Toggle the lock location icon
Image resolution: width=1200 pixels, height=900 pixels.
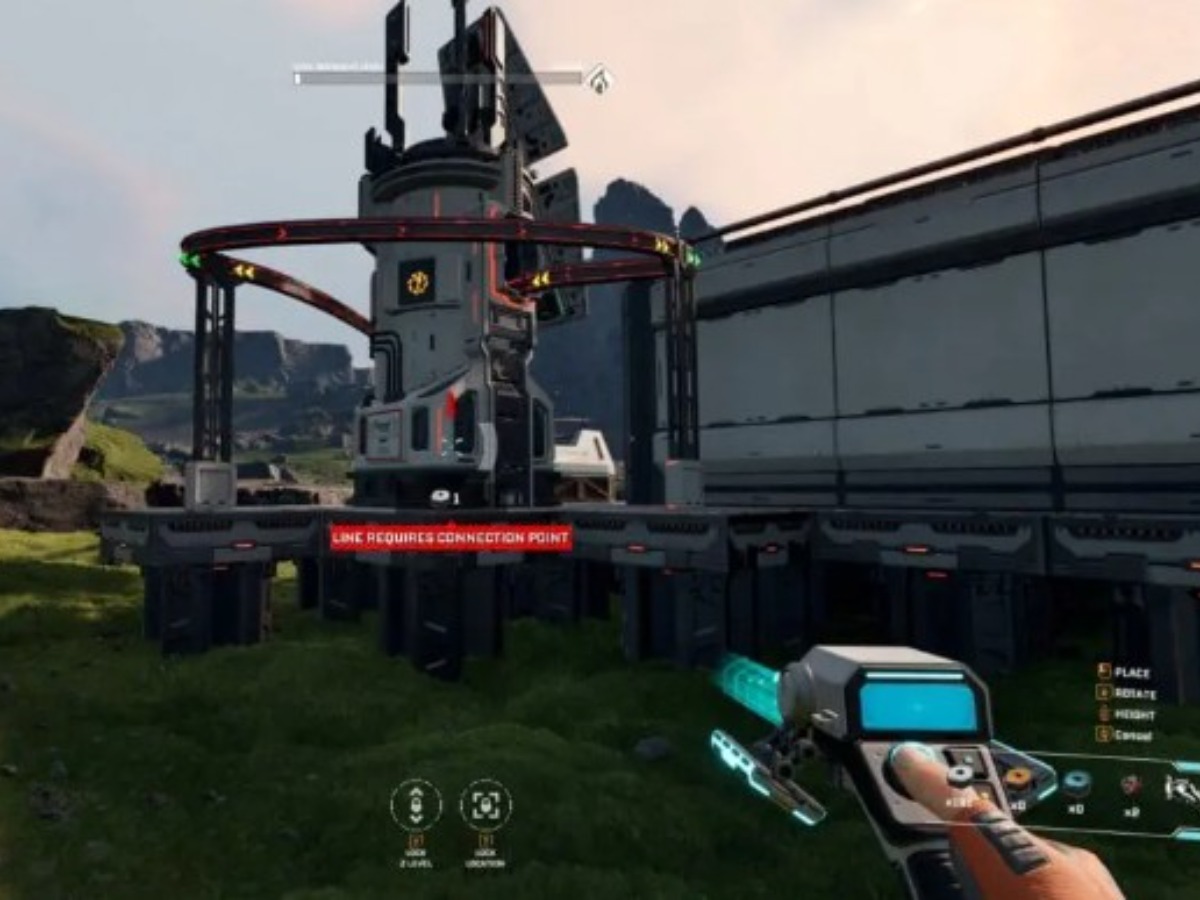(x=486, y=805)
